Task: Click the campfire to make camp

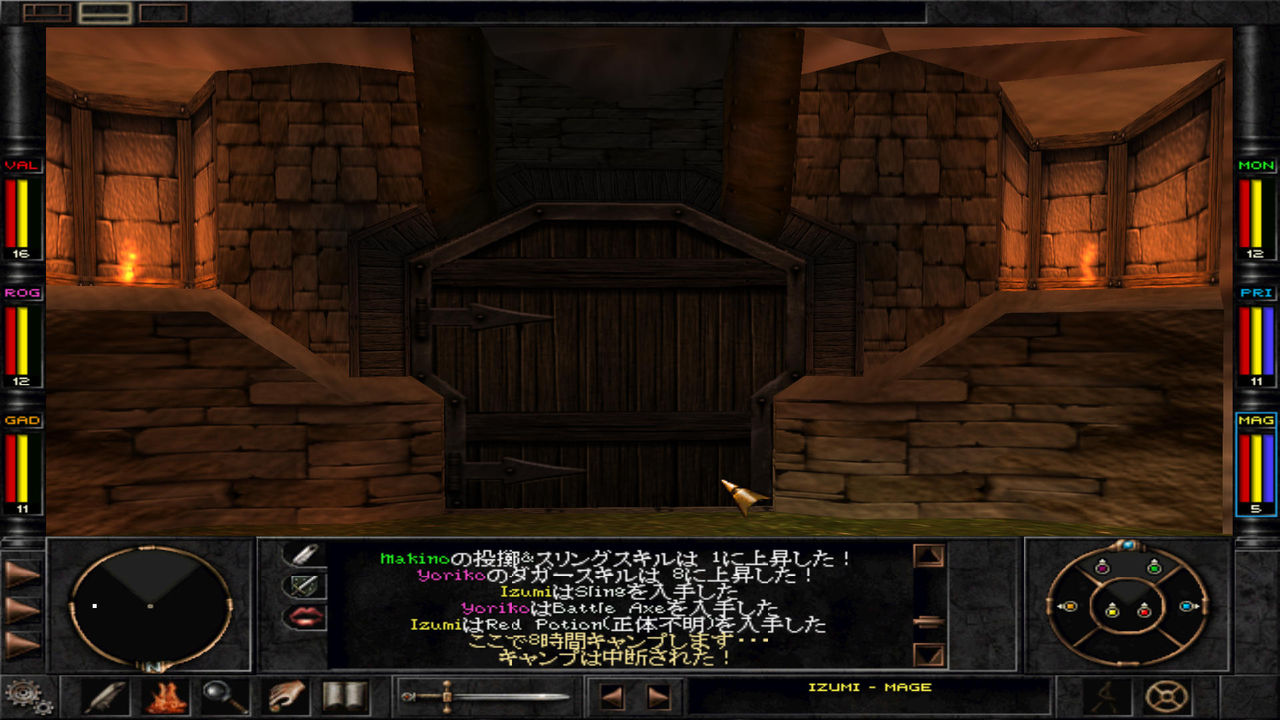Action: [163, 700]
